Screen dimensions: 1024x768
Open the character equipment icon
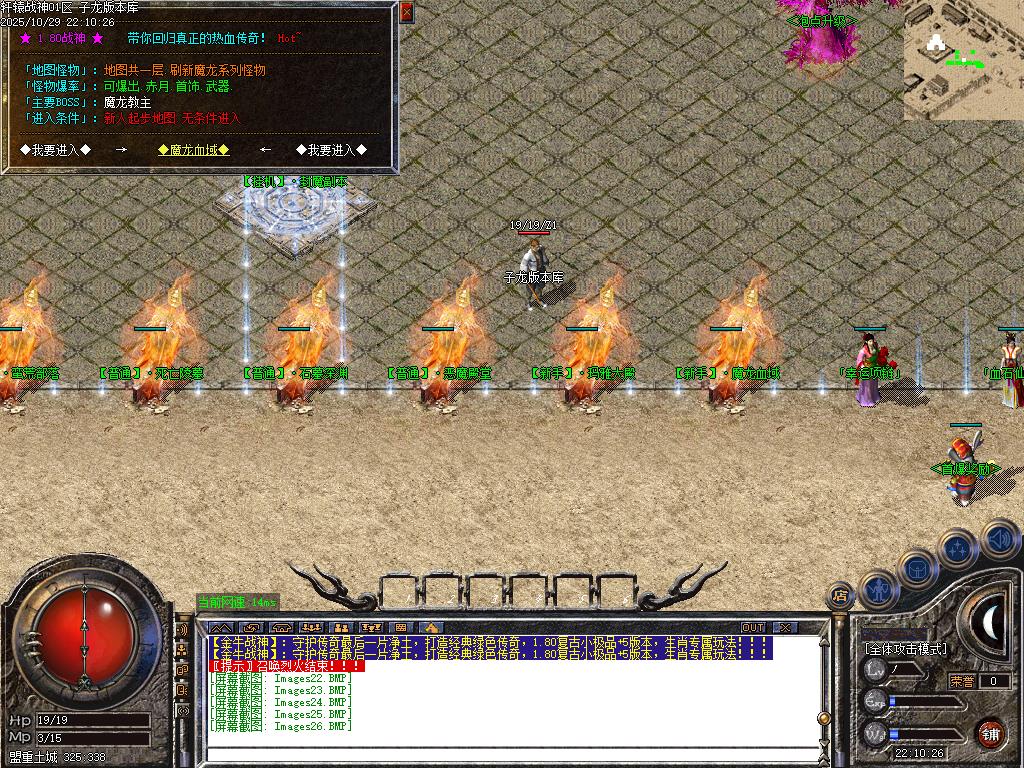tap(877, 590)
